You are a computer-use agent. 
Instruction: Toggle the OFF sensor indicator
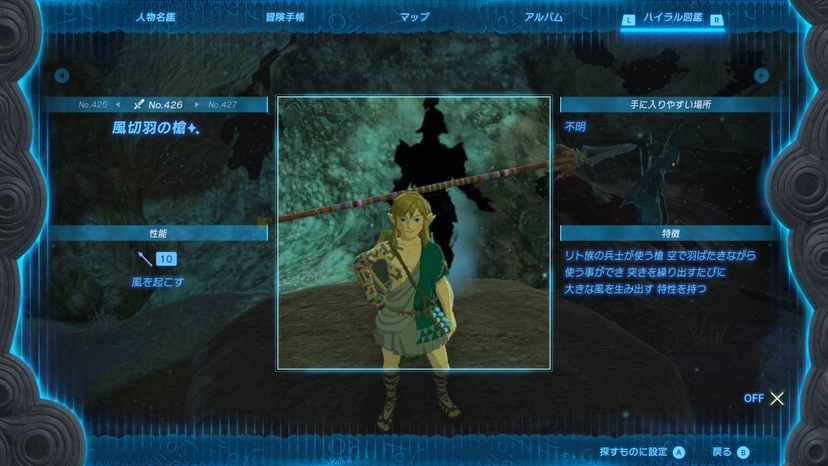coord(765,398)
